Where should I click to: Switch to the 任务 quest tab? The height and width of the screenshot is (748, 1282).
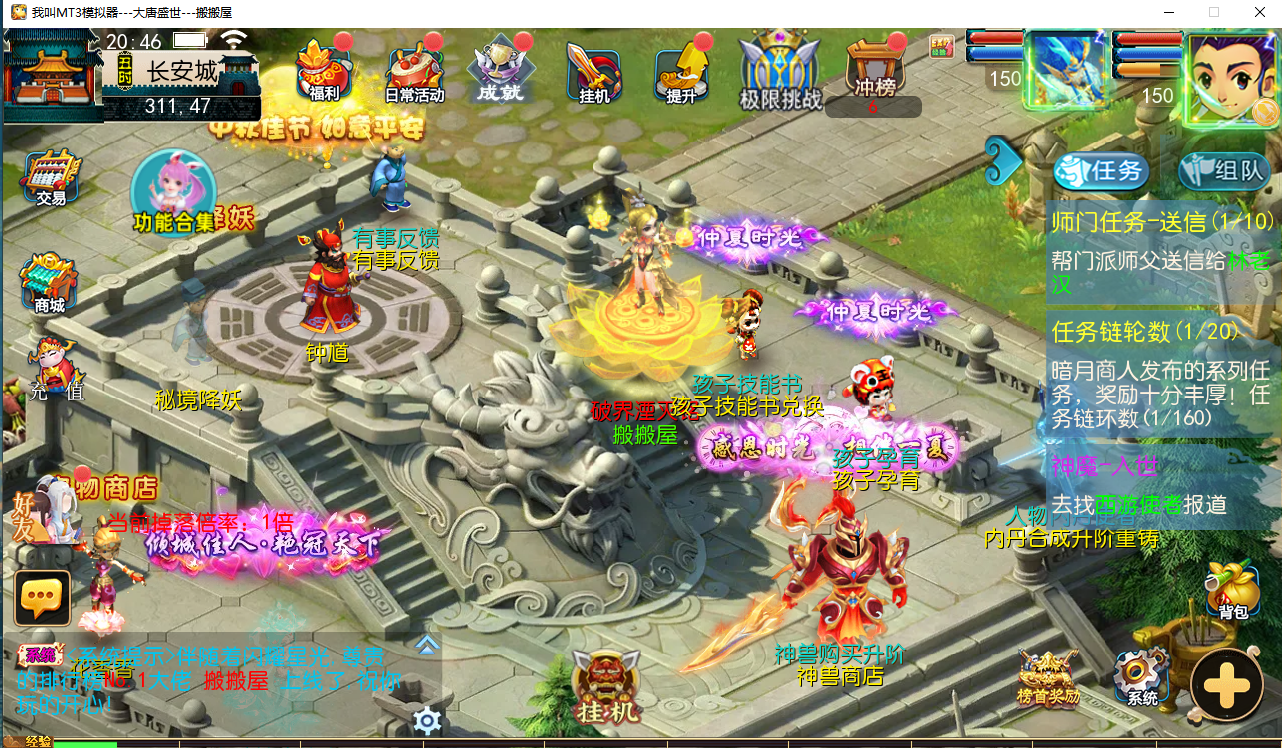click(x=1100, y=170)
